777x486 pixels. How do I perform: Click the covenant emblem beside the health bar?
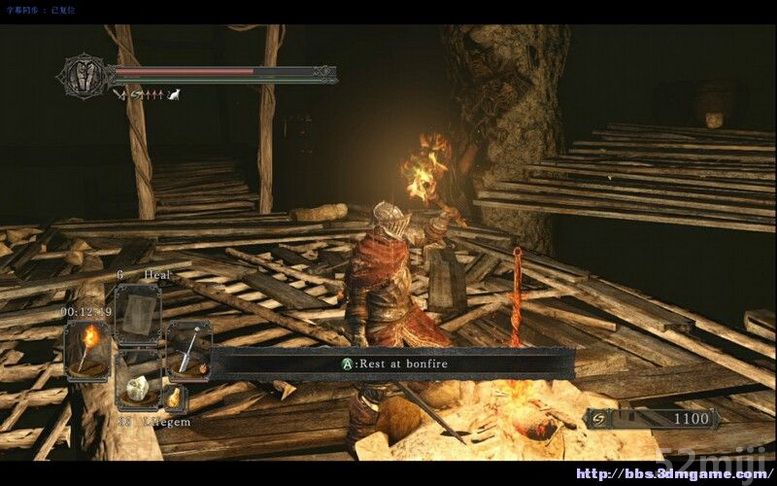point(84,76)
